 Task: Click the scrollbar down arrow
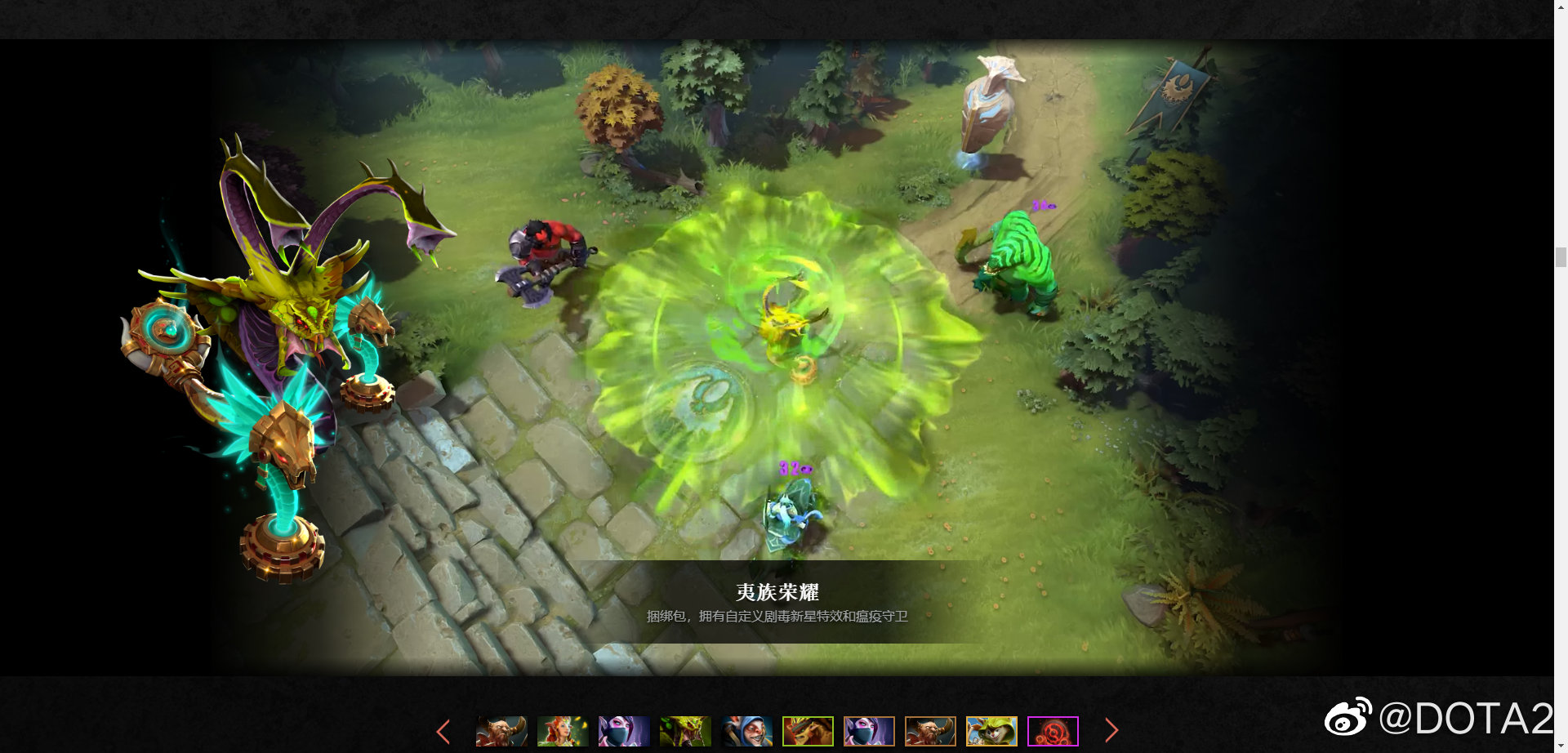(x=1562, y=746)
